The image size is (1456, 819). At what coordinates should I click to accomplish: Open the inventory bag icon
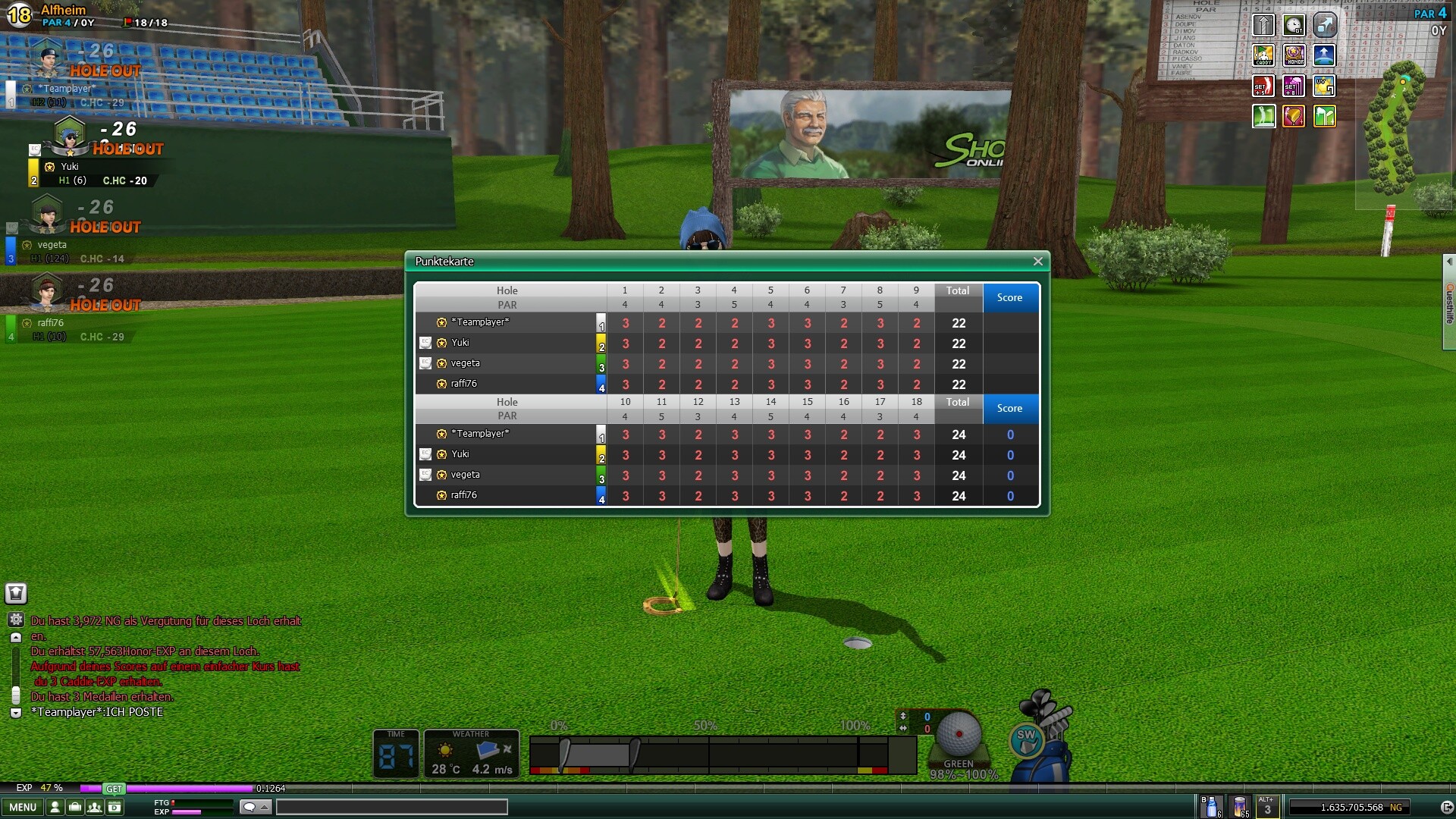click(75, 807)
